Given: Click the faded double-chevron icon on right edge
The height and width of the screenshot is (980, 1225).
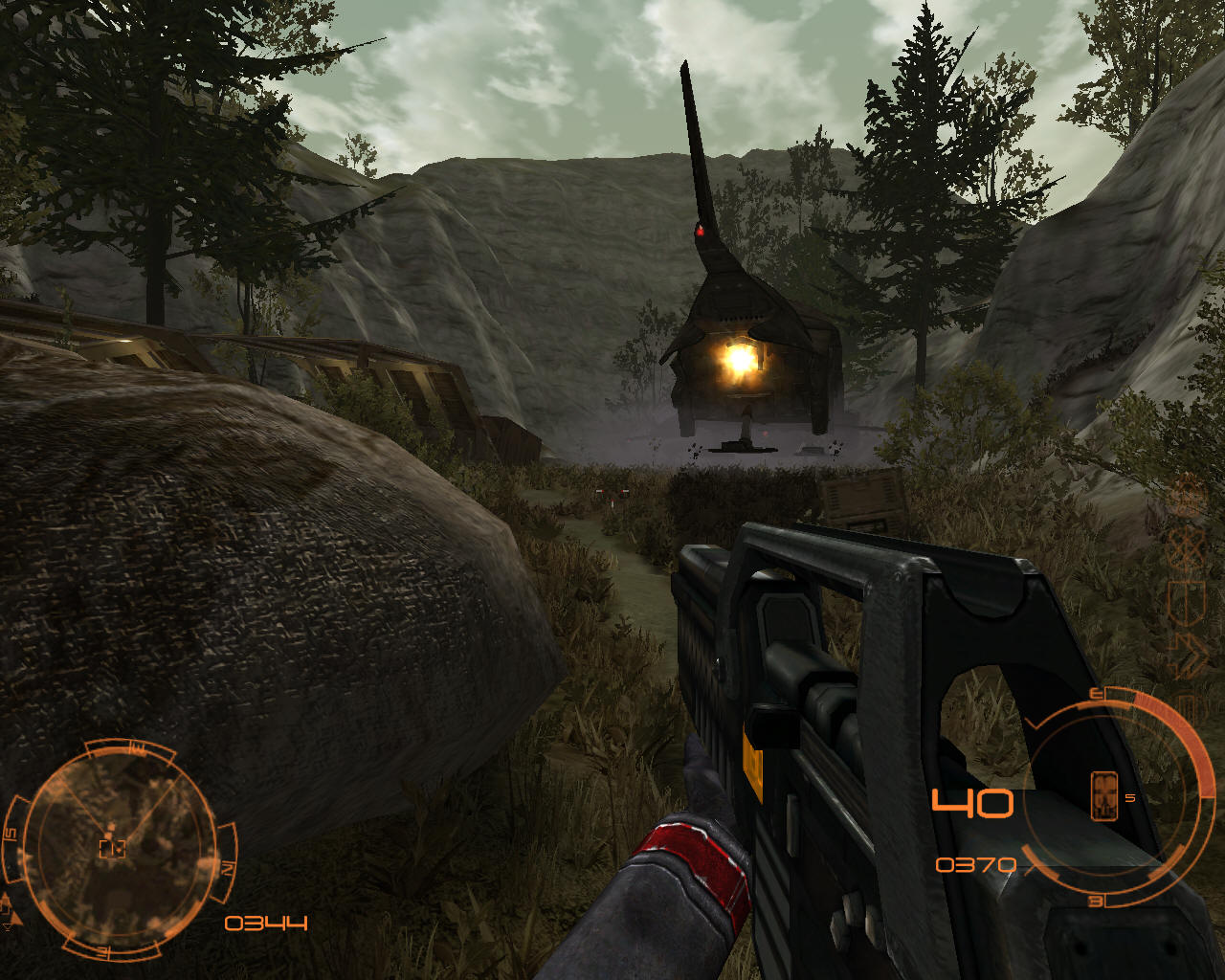Looking at the screenshot, I should 1188,655.
